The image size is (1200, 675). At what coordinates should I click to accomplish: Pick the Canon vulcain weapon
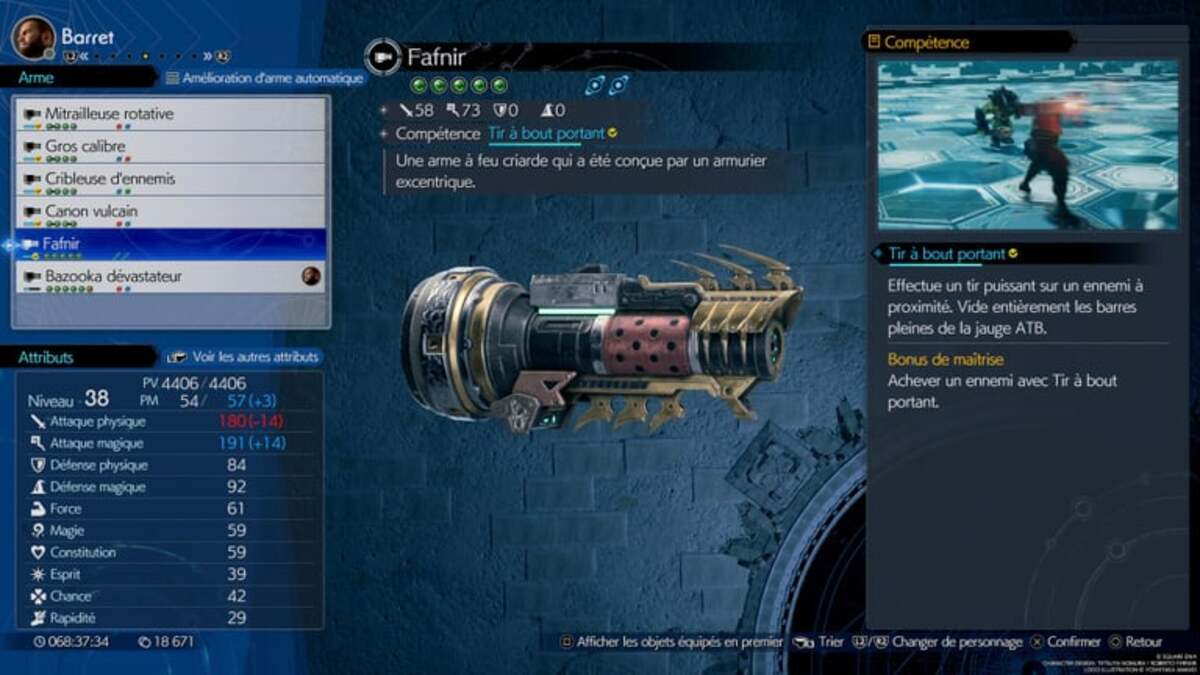(x=170, y=212)
